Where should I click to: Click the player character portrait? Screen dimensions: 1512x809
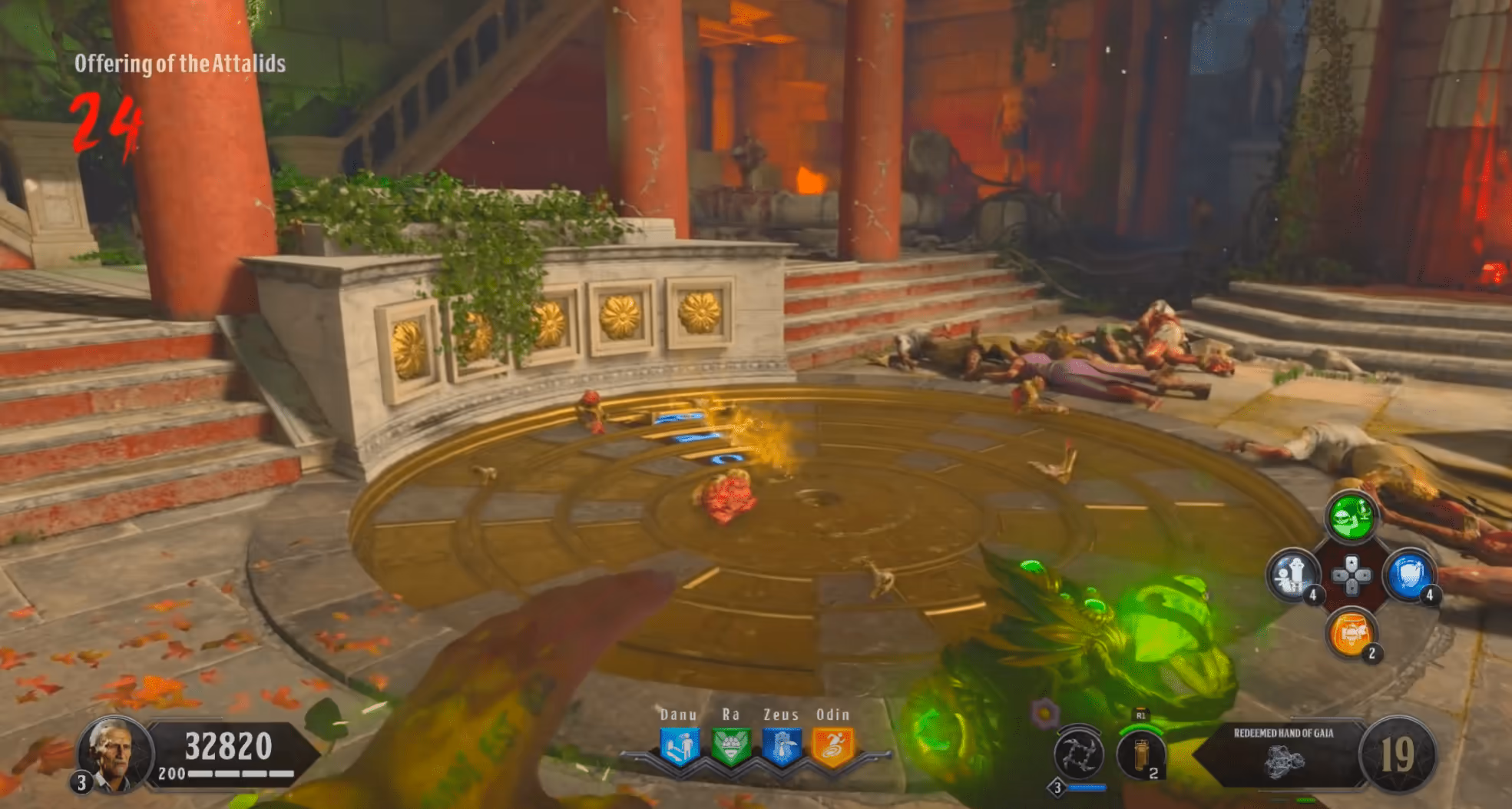click(114, 753)
